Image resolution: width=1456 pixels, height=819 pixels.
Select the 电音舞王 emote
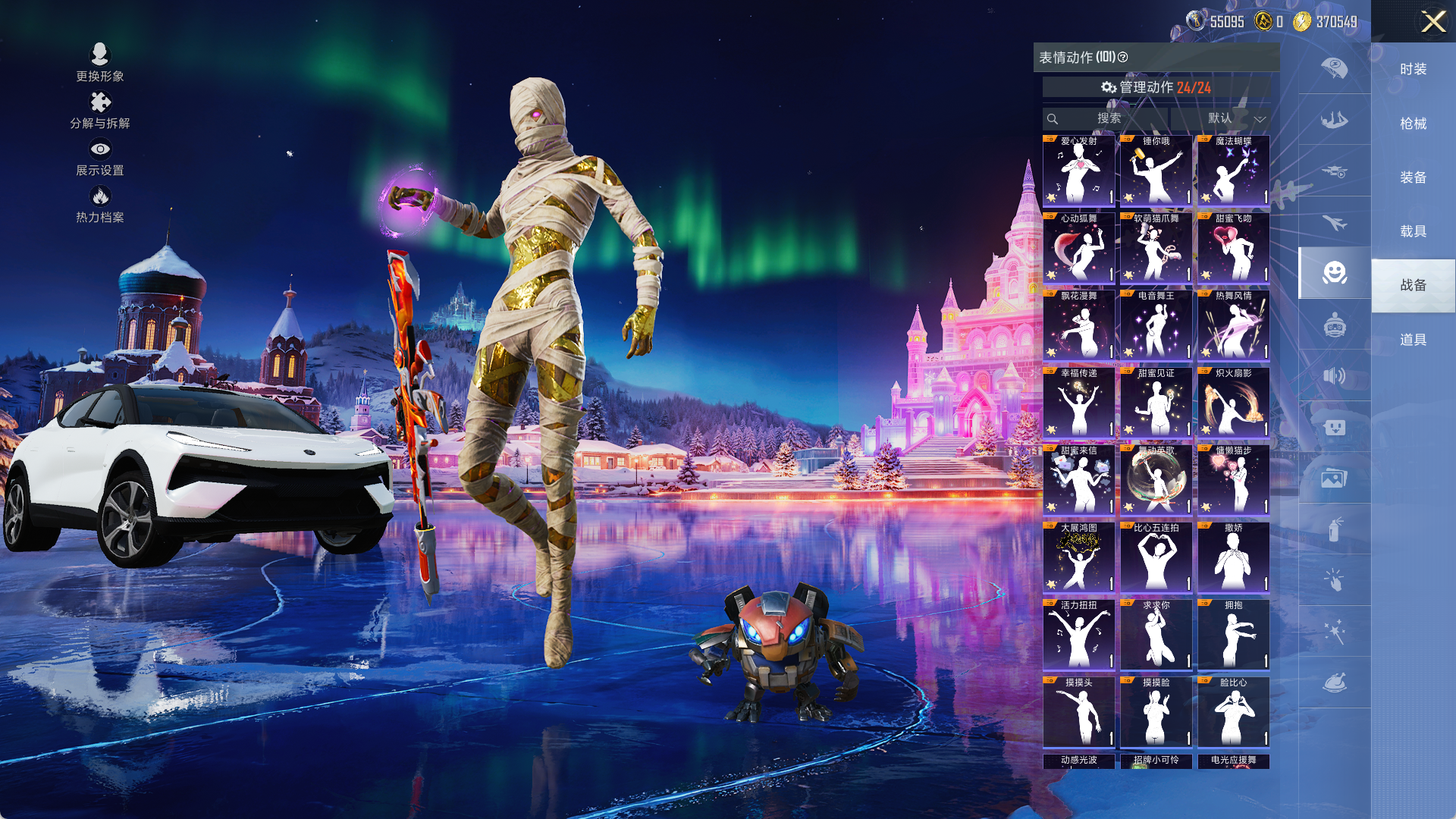[1156, 325]
